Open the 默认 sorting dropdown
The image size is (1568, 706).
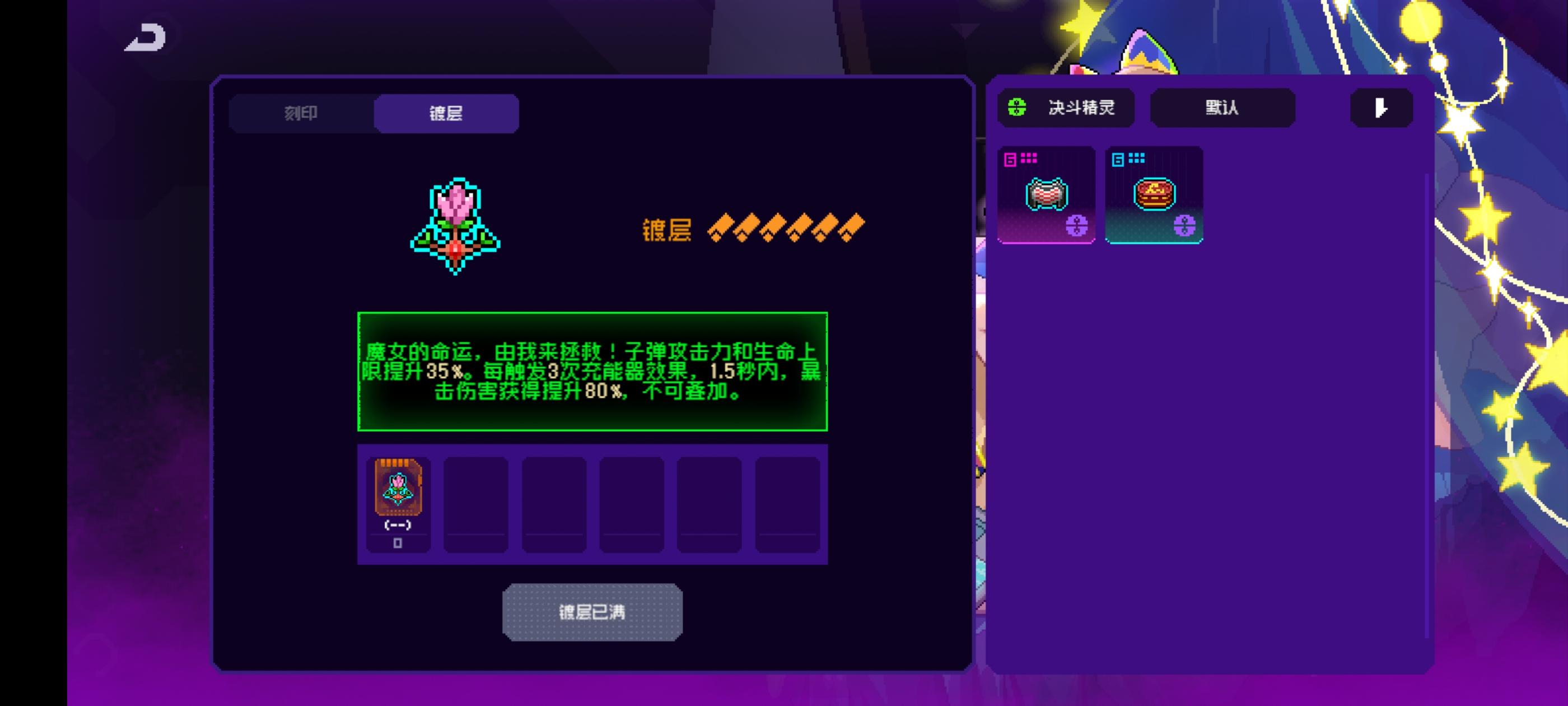(1222, 108)
